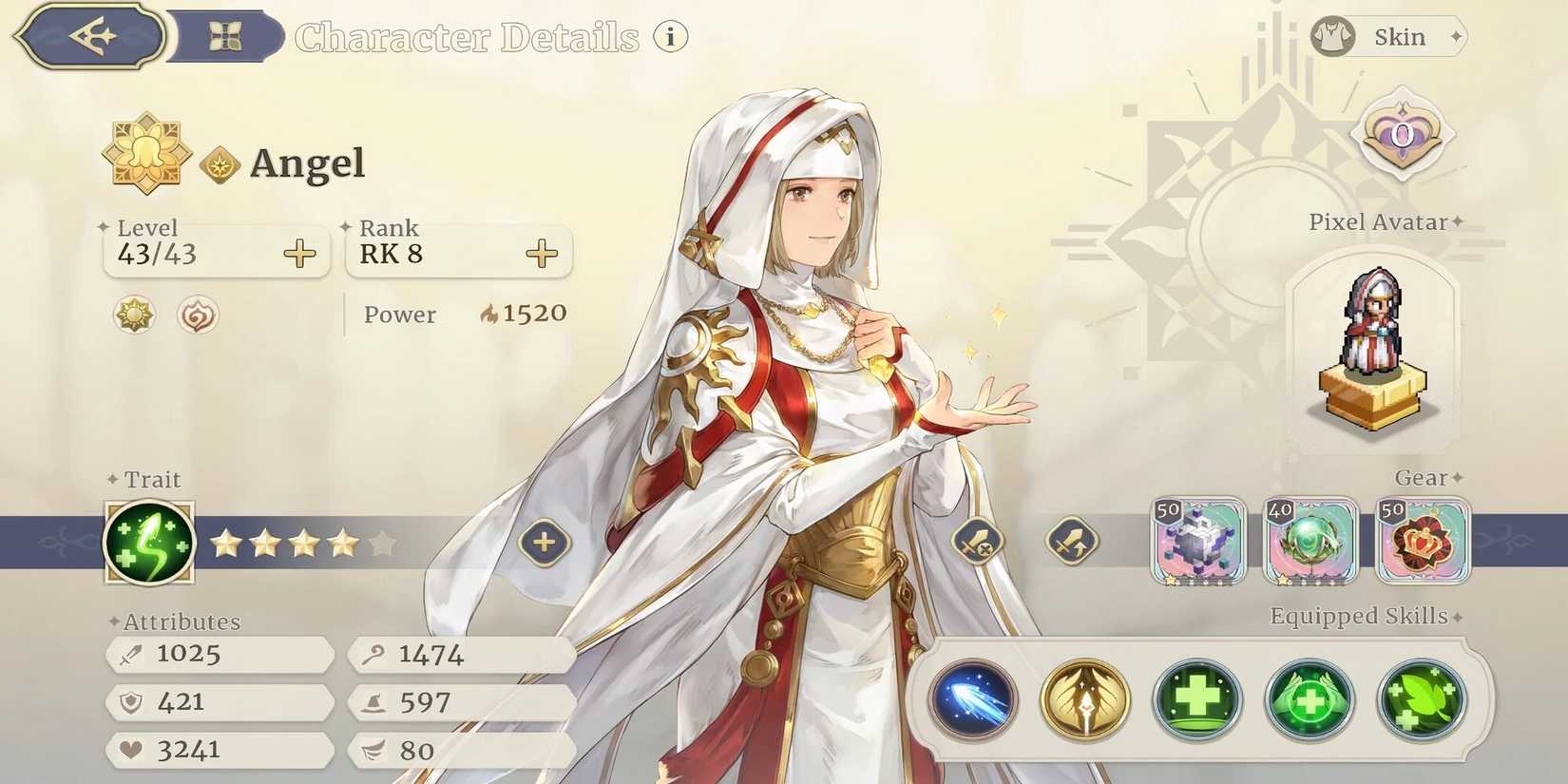Click the plus to level up past 43

[x=297, y=253]
